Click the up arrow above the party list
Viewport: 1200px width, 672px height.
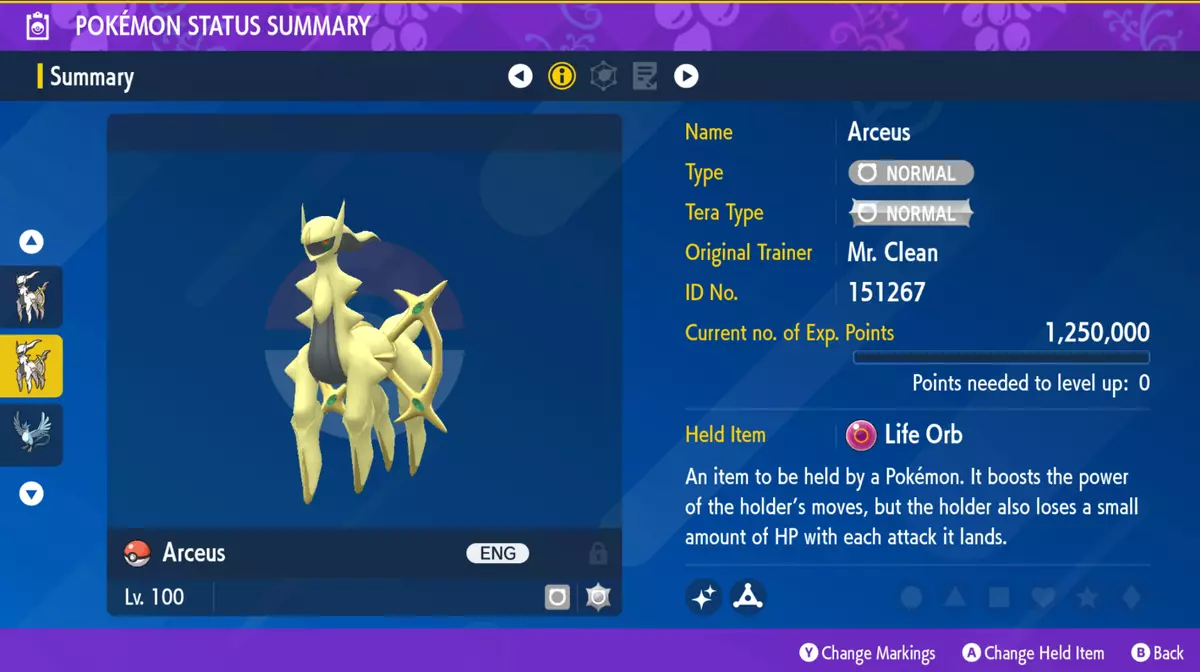tap(31, 242)
